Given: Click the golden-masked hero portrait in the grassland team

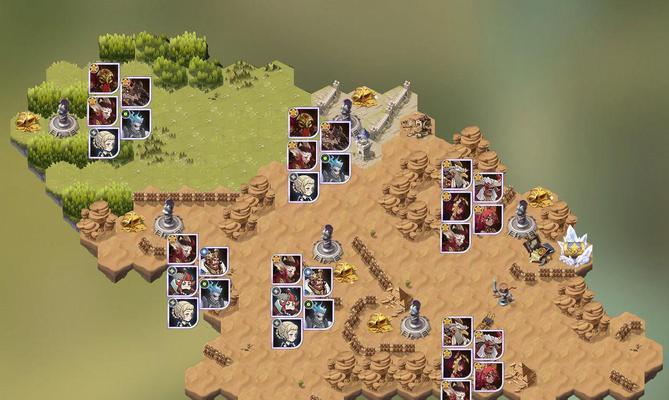Looking at the screenshot, I should [104, 79].
